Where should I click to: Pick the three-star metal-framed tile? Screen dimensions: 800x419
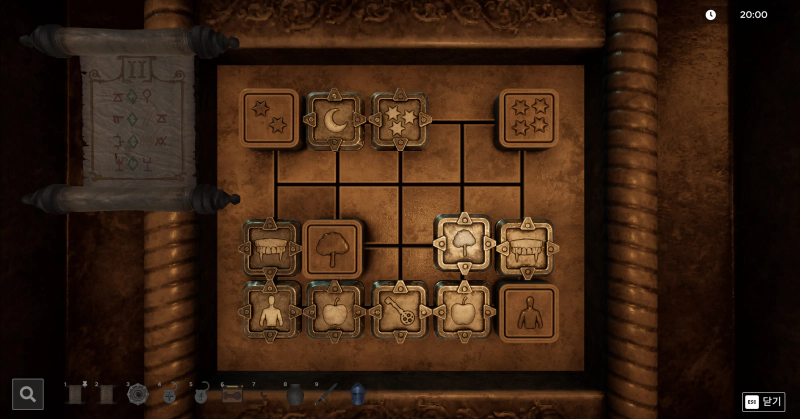pyautogui.click(x=399, y=120)
